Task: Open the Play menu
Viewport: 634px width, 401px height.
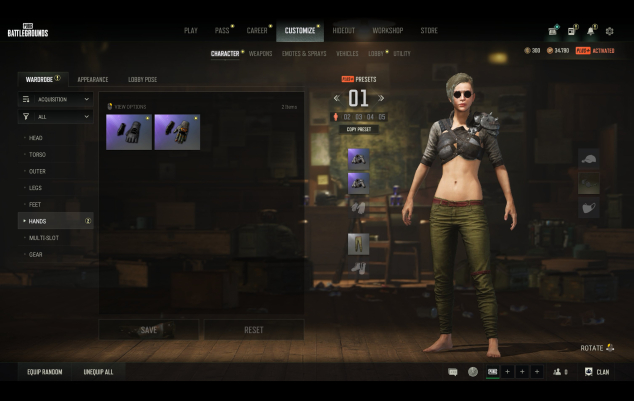Action: point(190,31)
